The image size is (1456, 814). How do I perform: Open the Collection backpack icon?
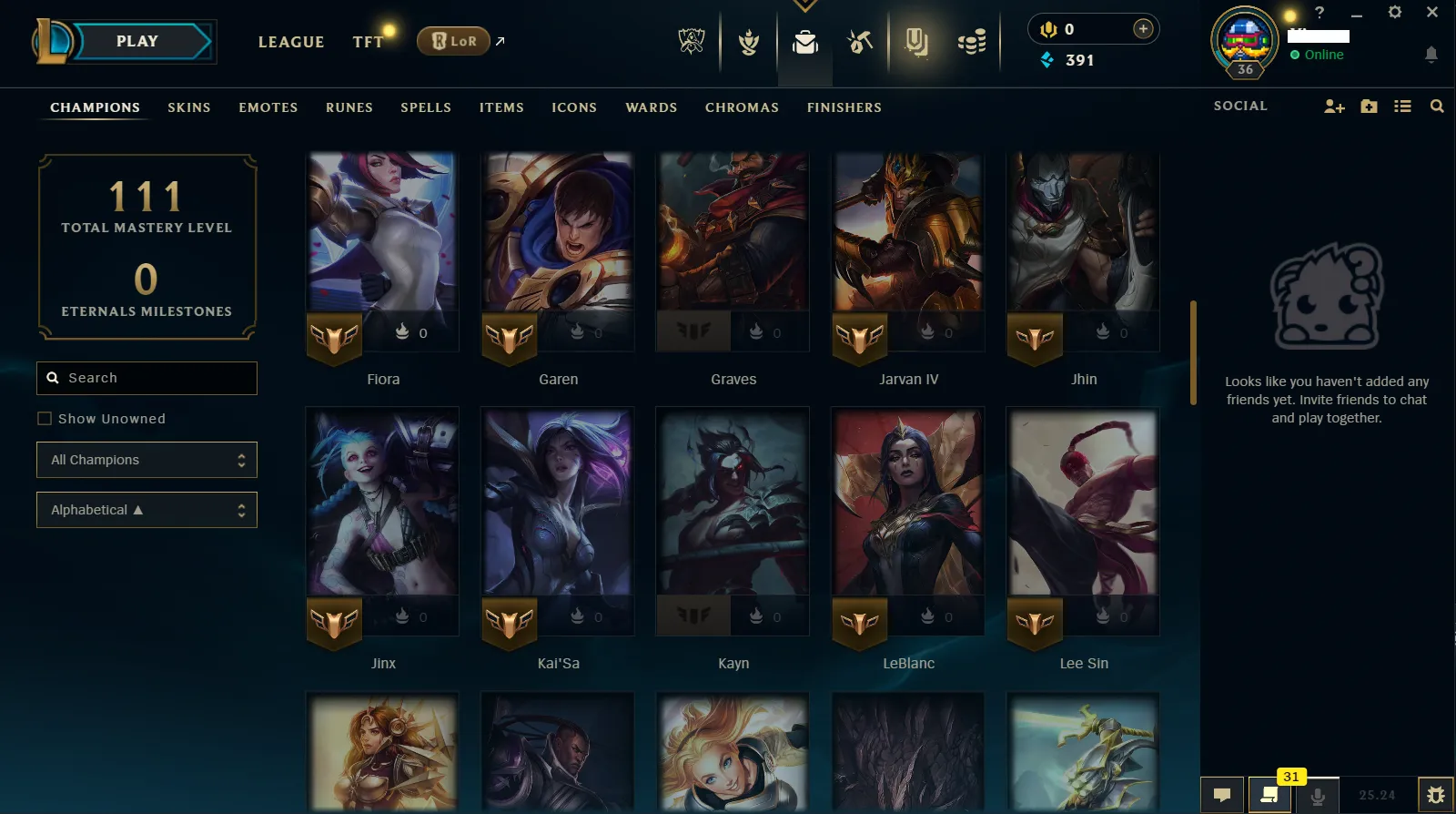(x=804, y=41)
